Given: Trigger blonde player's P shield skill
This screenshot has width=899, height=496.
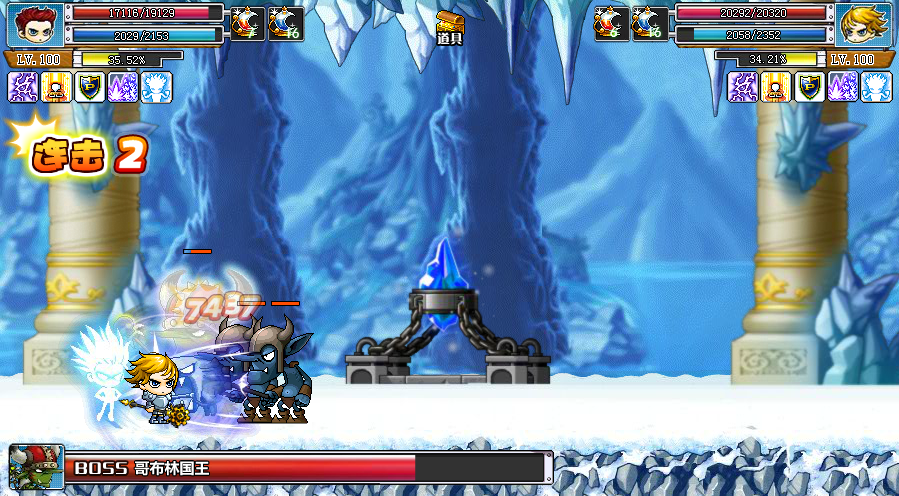Looking at the screenshot, I should (809, 87).
